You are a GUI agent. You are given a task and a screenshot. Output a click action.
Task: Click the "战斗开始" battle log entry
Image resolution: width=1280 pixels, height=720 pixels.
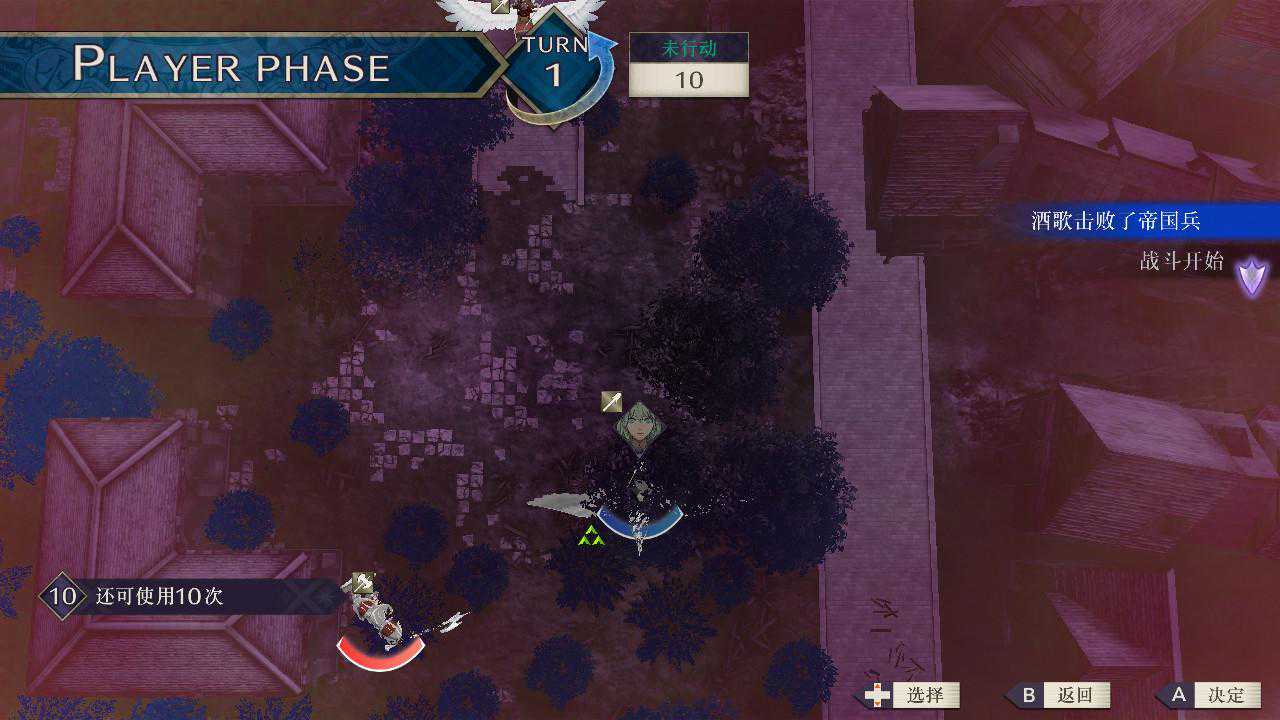[1181, 262]
